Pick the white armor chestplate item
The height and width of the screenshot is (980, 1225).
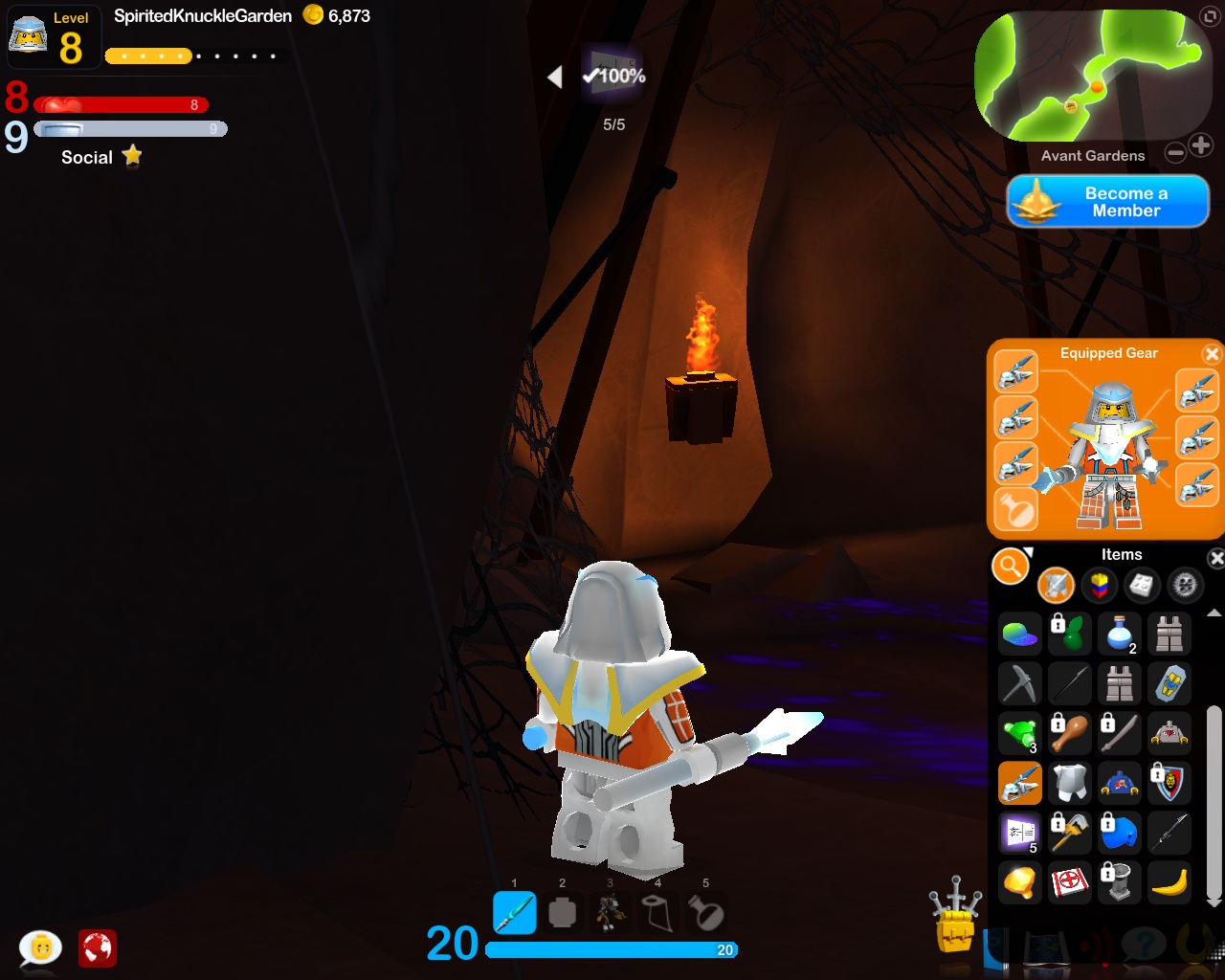pos(1070,783)
